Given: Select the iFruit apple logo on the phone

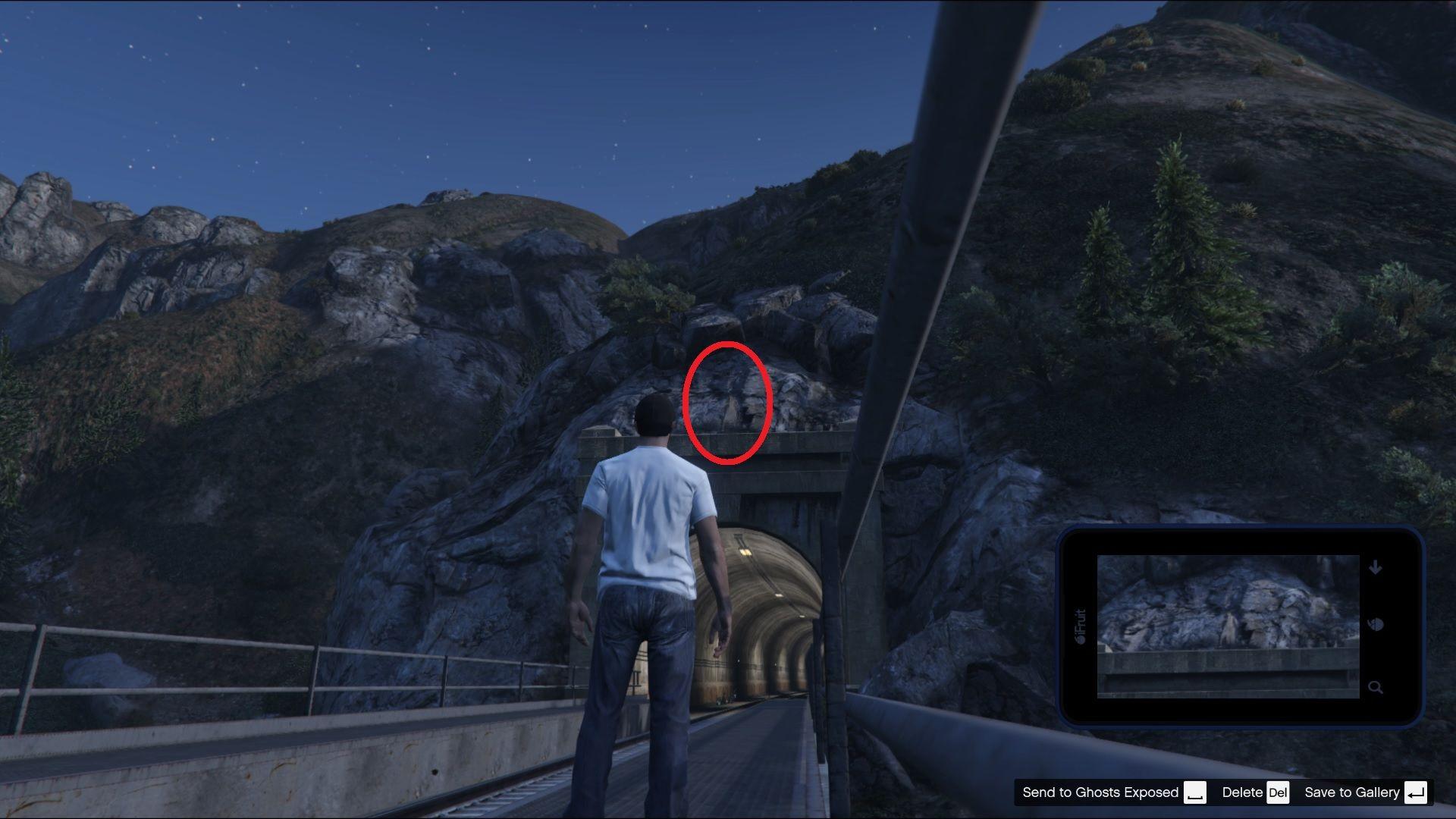Looking at the screenshot, I should pyautogui.click(x=1082, y=637).
